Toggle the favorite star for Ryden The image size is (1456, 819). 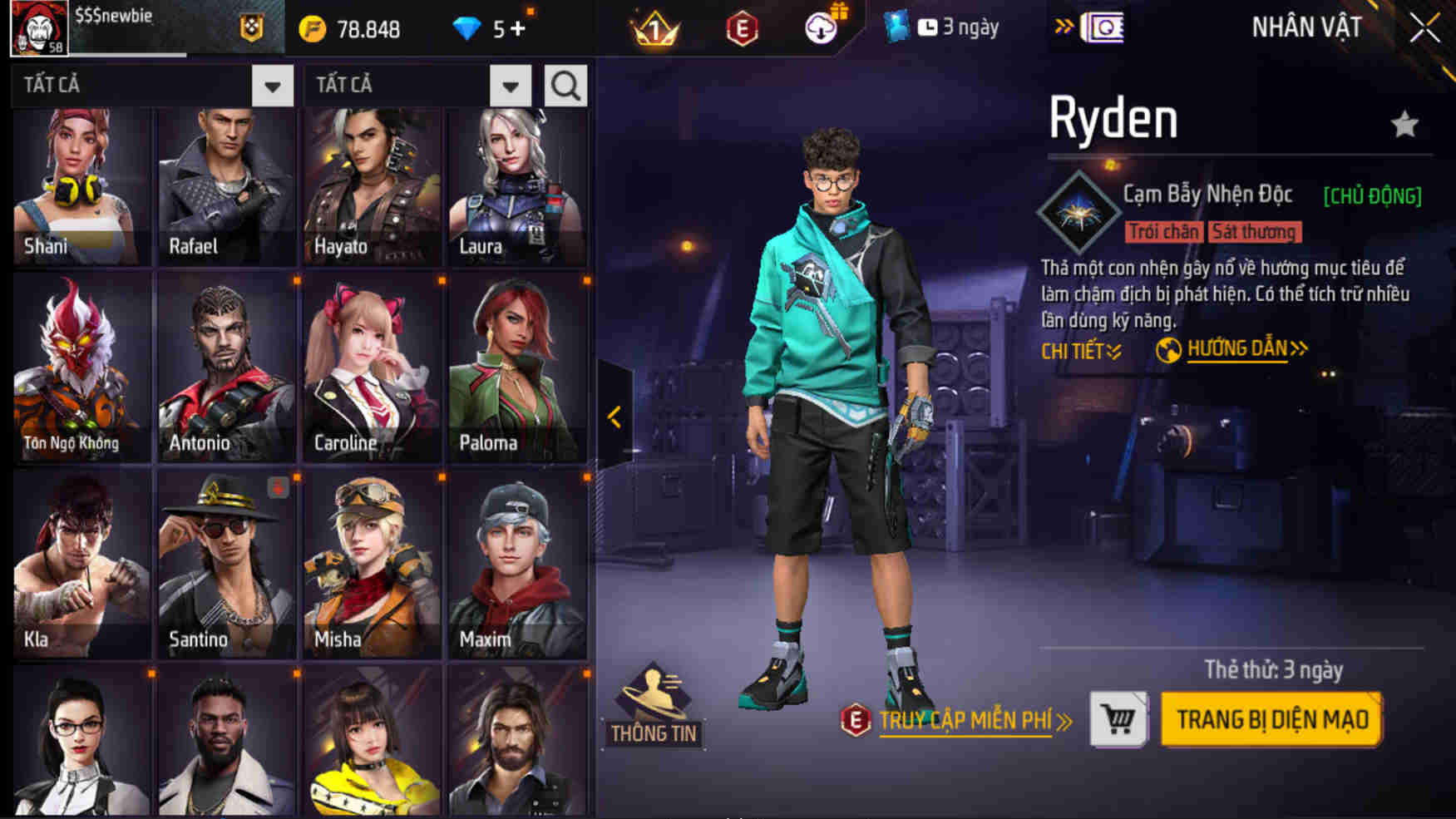[x=1405, y=121]
